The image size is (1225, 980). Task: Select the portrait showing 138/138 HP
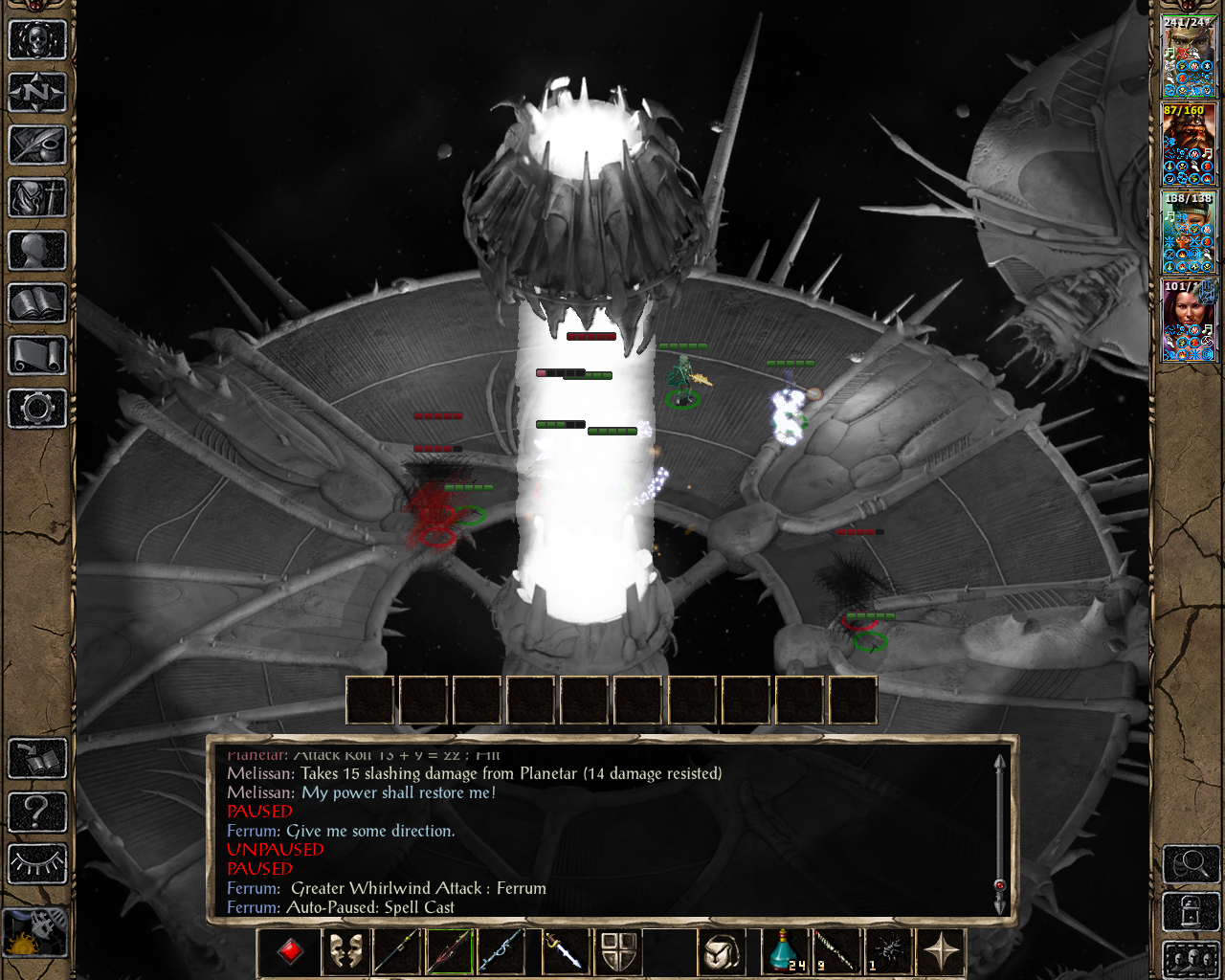pos(1189,233)
